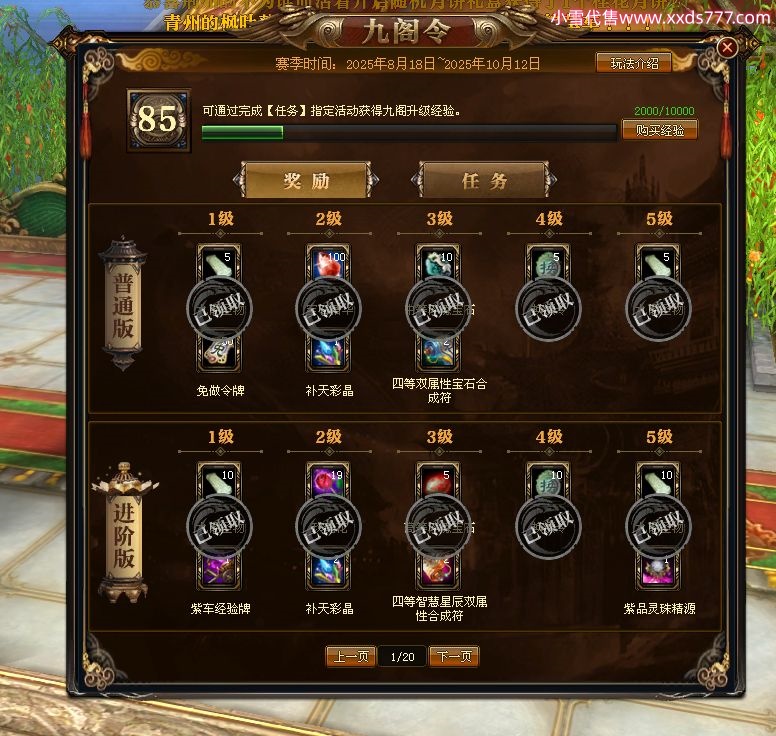Close the 九阁令 window

pyautogui.click(x=728, y=47)
